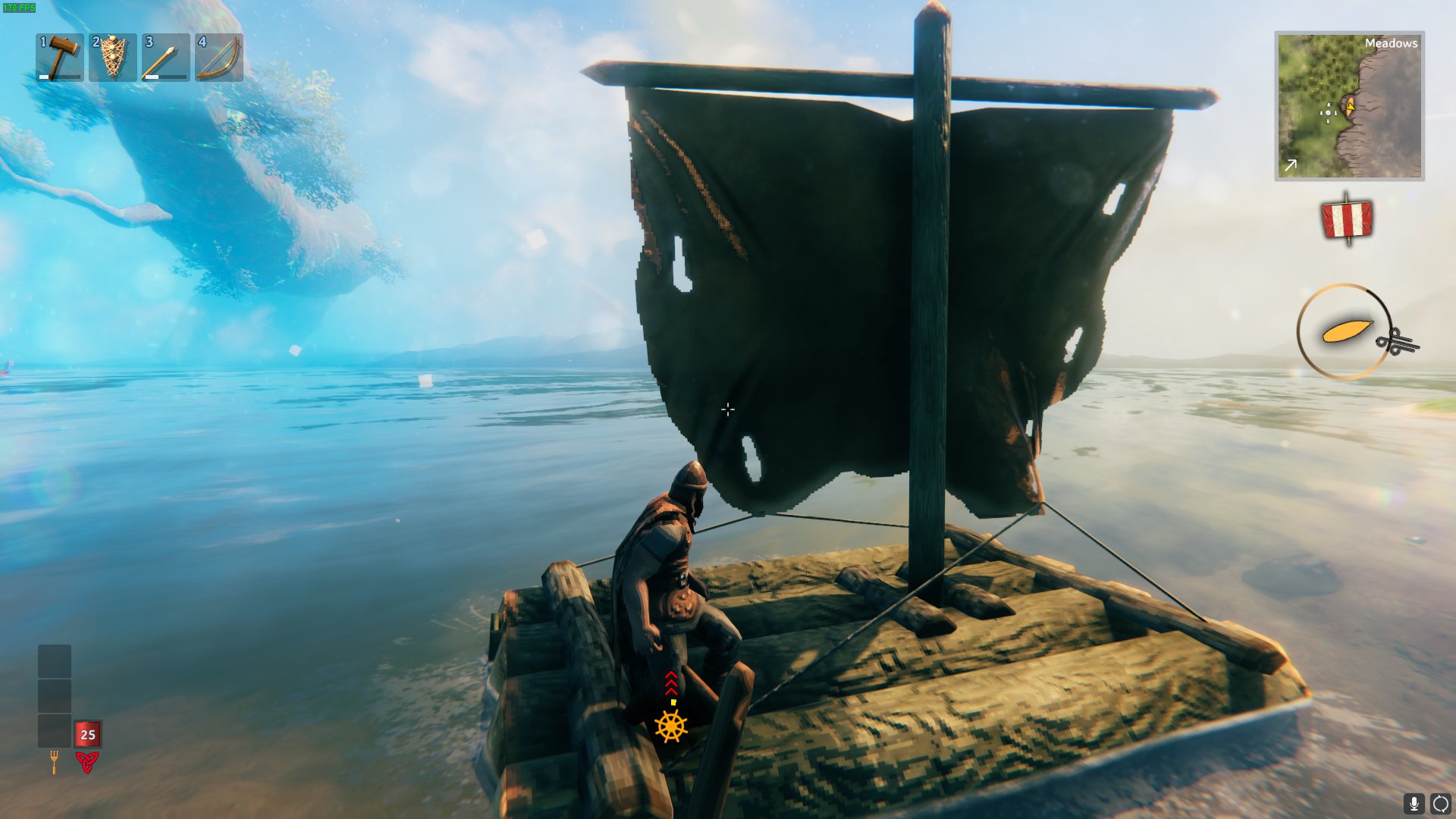Choose the wooden shield in hotbar slot 2
1456x819 pixels.
[x=113, y=57]
